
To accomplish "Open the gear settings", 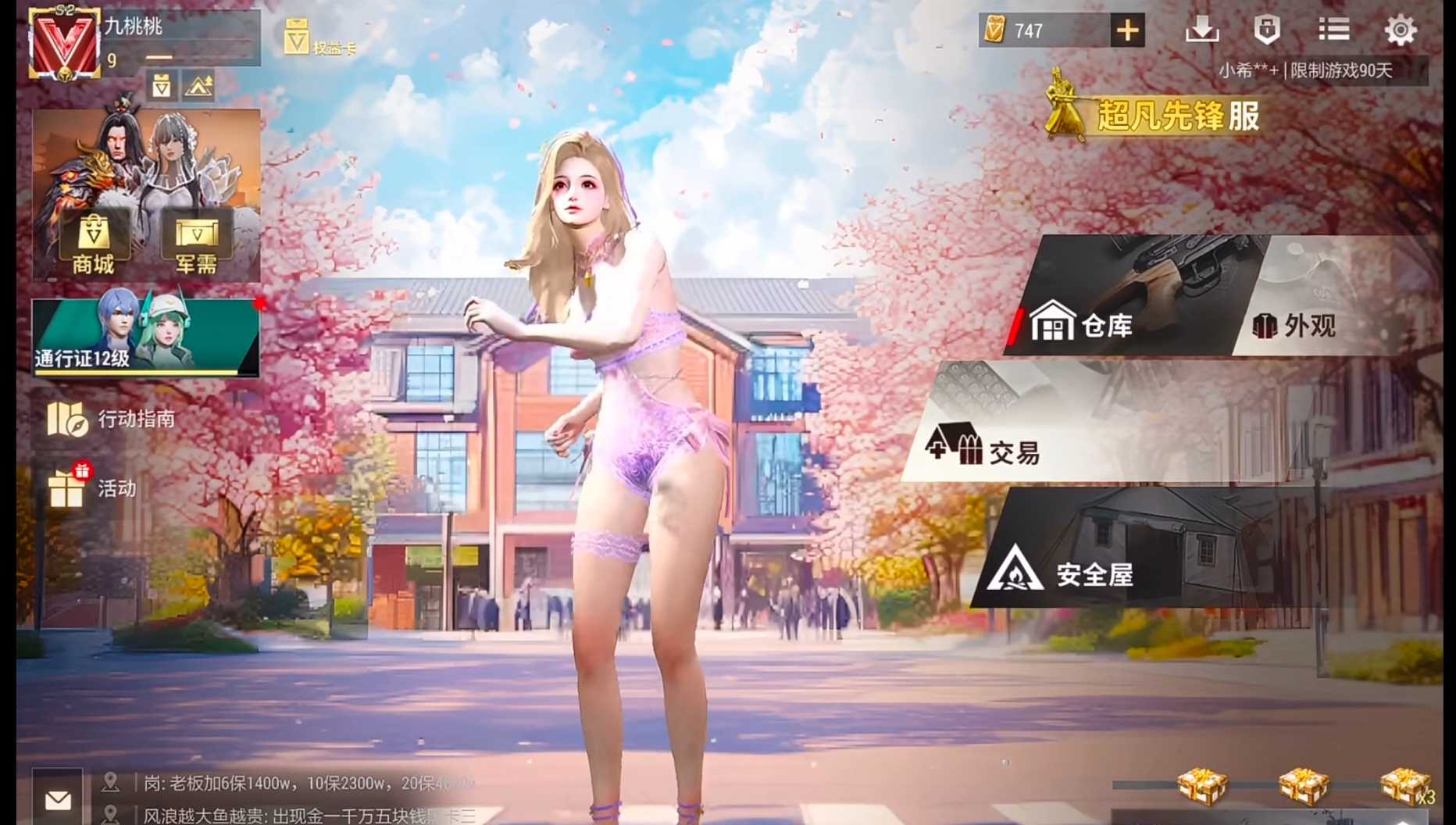I will click(x=1400, y=30).
